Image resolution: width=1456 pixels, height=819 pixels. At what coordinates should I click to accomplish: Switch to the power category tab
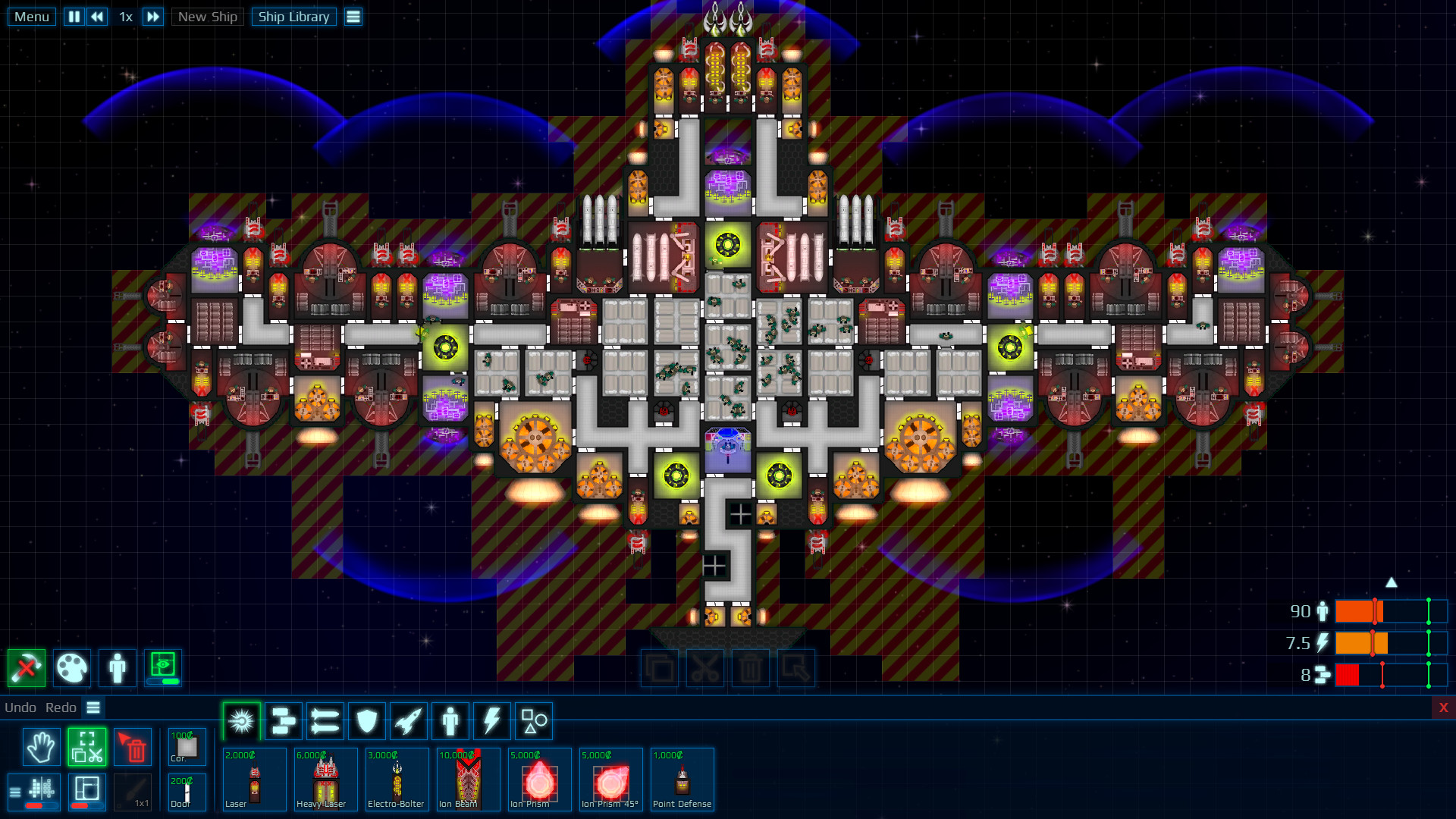pyautogui.click(x=491, y=720)
